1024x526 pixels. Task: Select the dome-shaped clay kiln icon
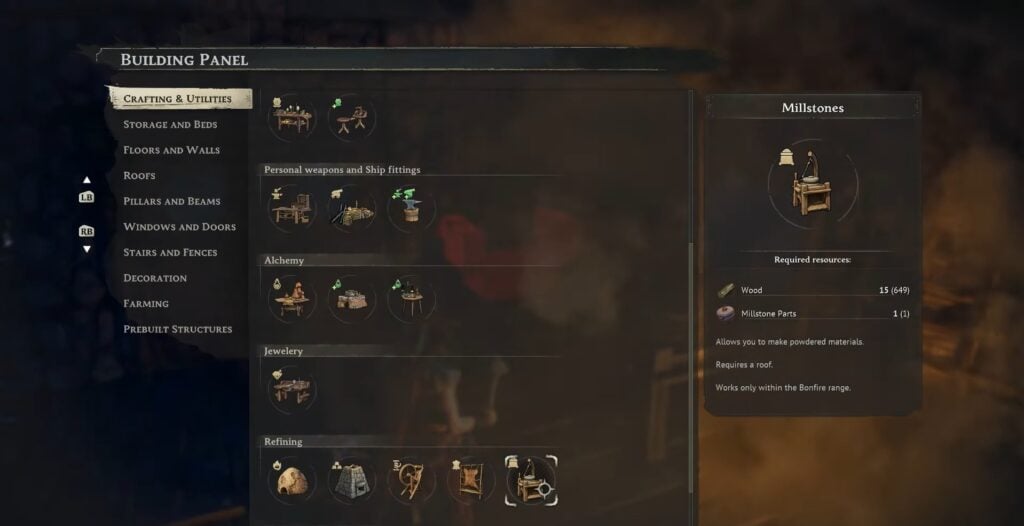tap(292, 481)
